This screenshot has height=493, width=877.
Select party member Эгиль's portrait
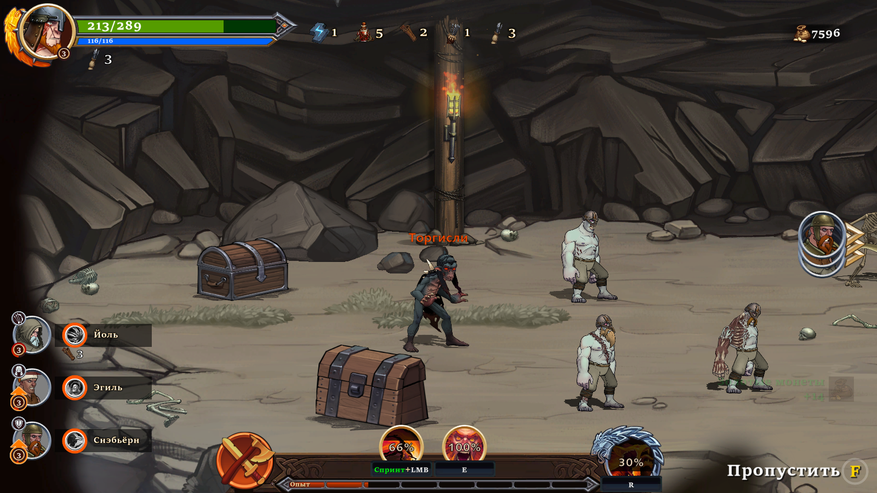pos(32,386)
